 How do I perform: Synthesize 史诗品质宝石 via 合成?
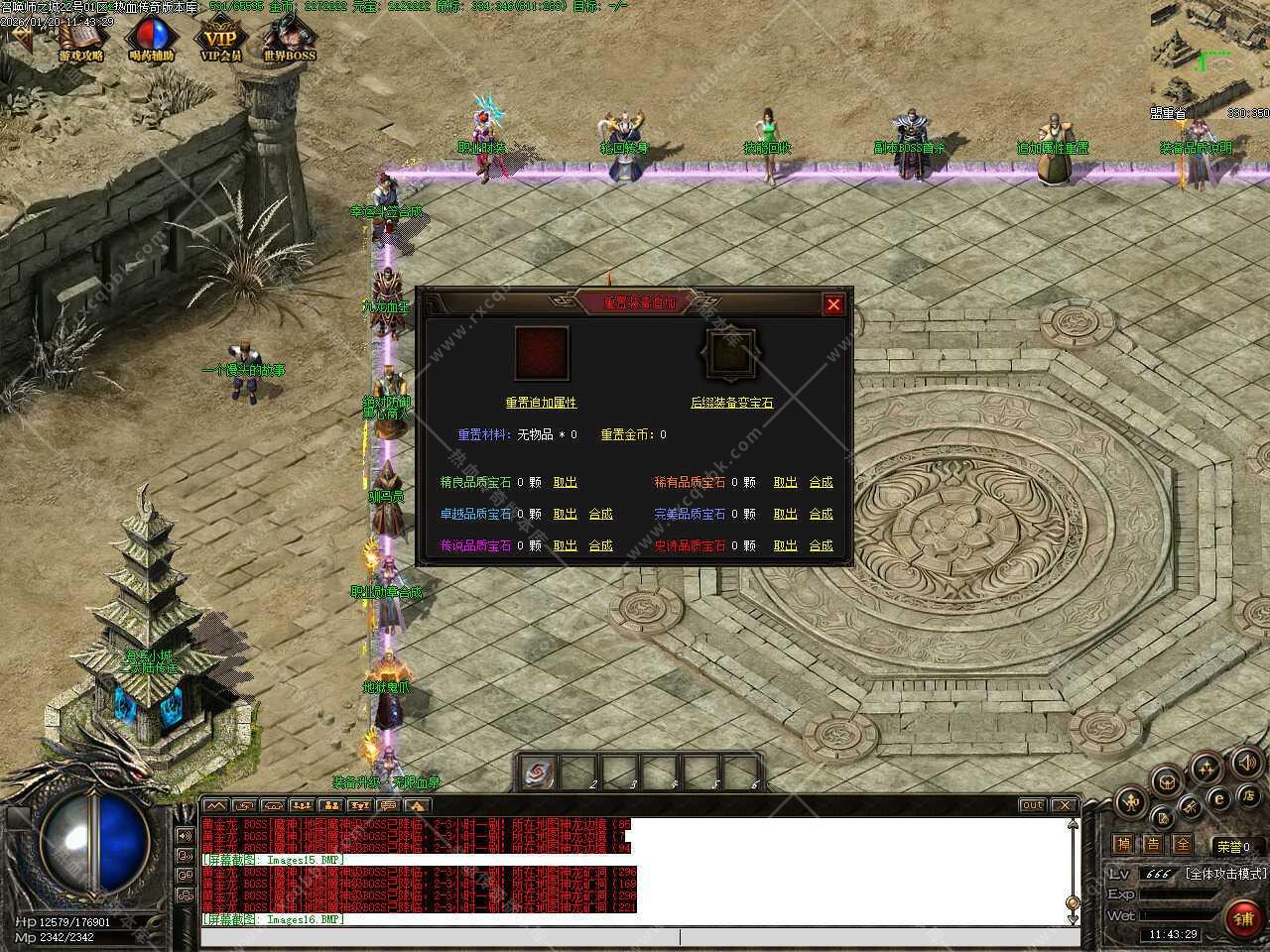(821, 545)
